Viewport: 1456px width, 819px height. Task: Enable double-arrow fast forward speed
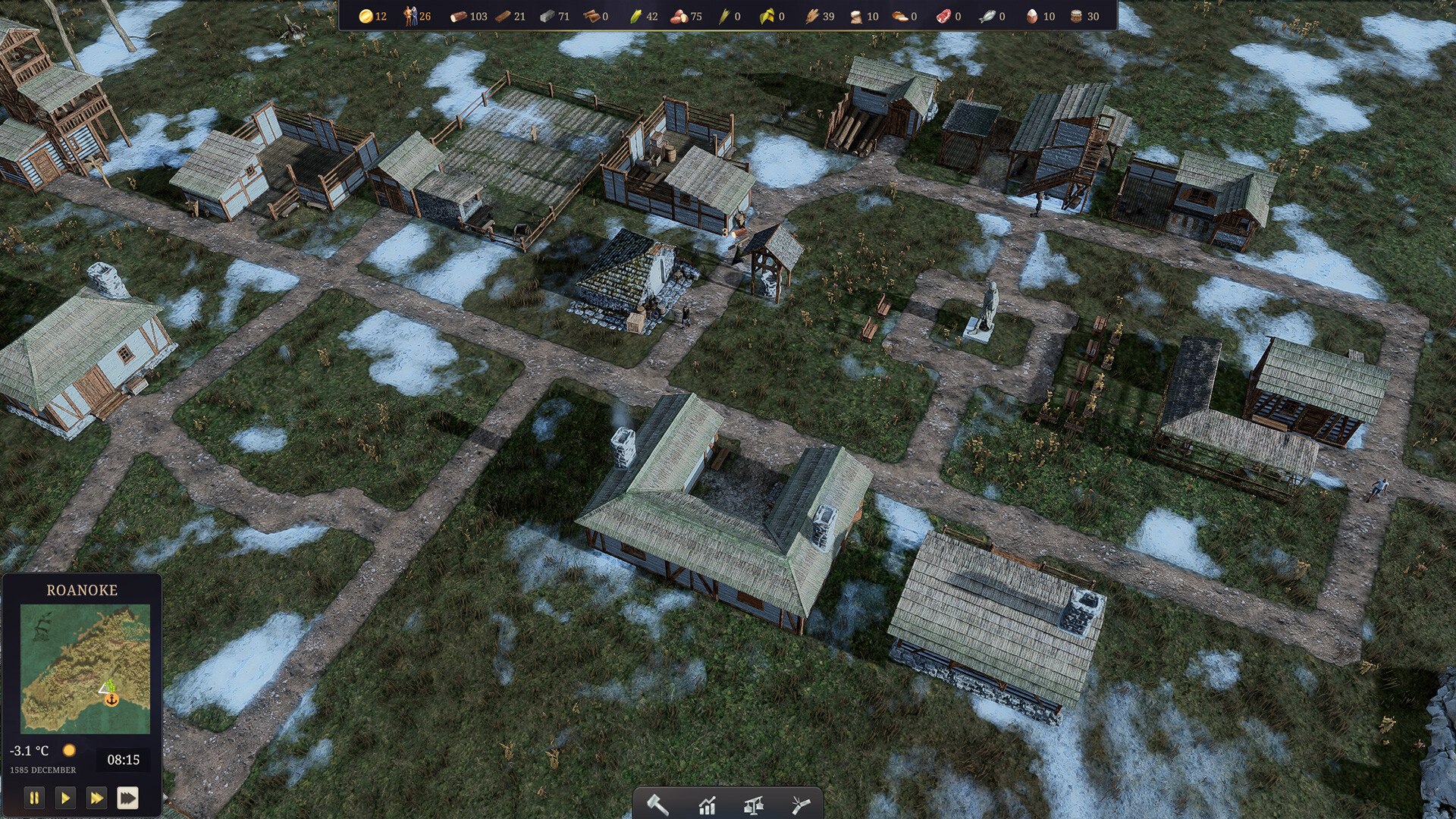click(96, 798)
